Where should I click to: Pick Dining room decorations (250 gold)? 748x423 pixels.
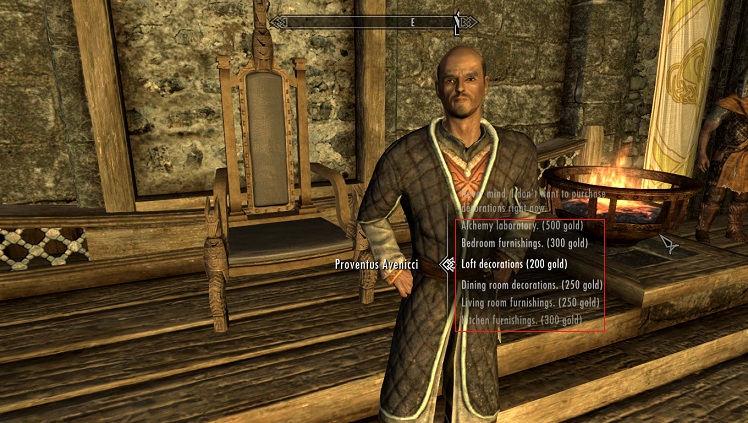(x=531, y=285)
